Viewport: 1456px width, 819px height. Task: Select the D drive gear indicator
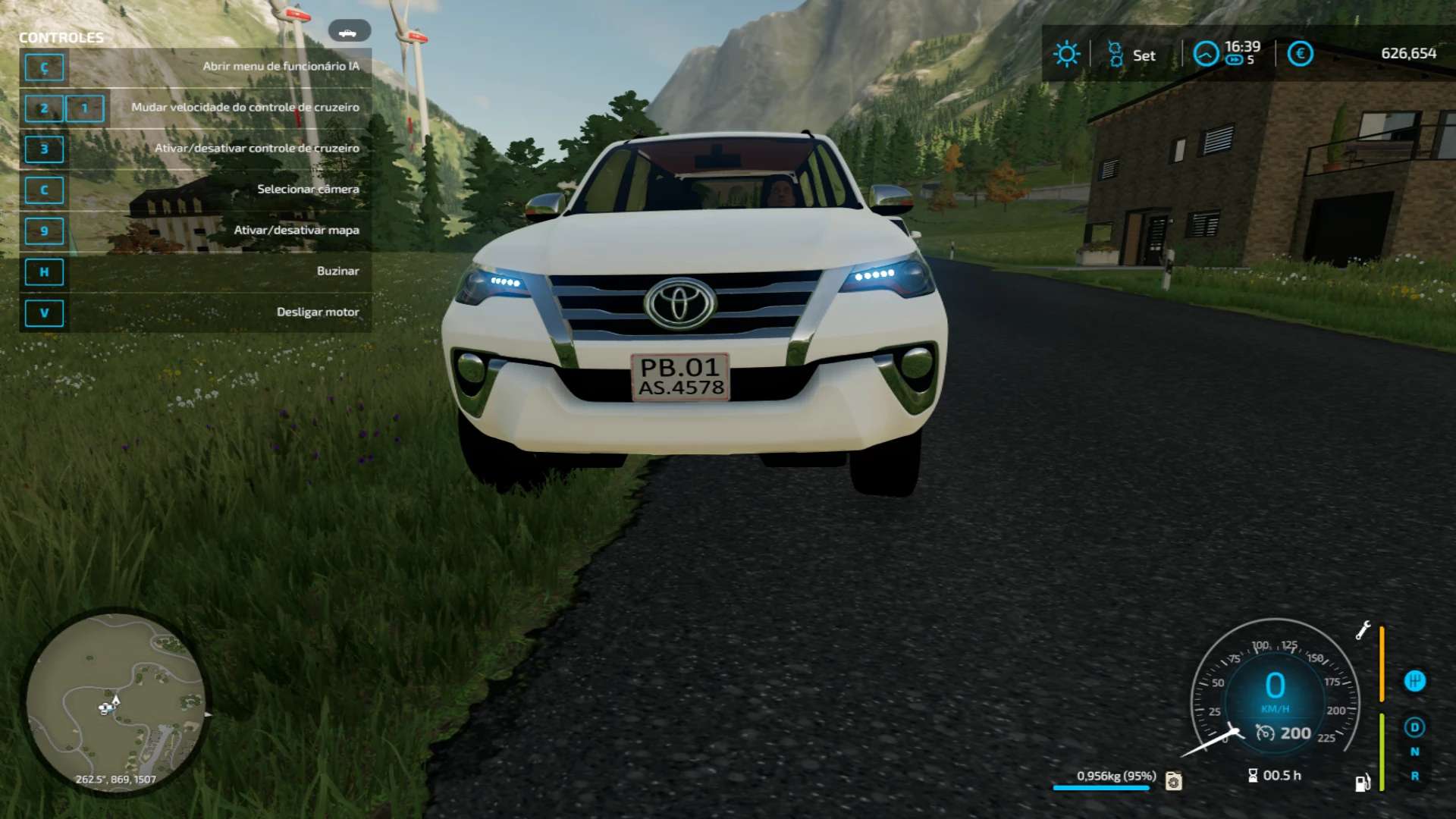(1414, 727)
